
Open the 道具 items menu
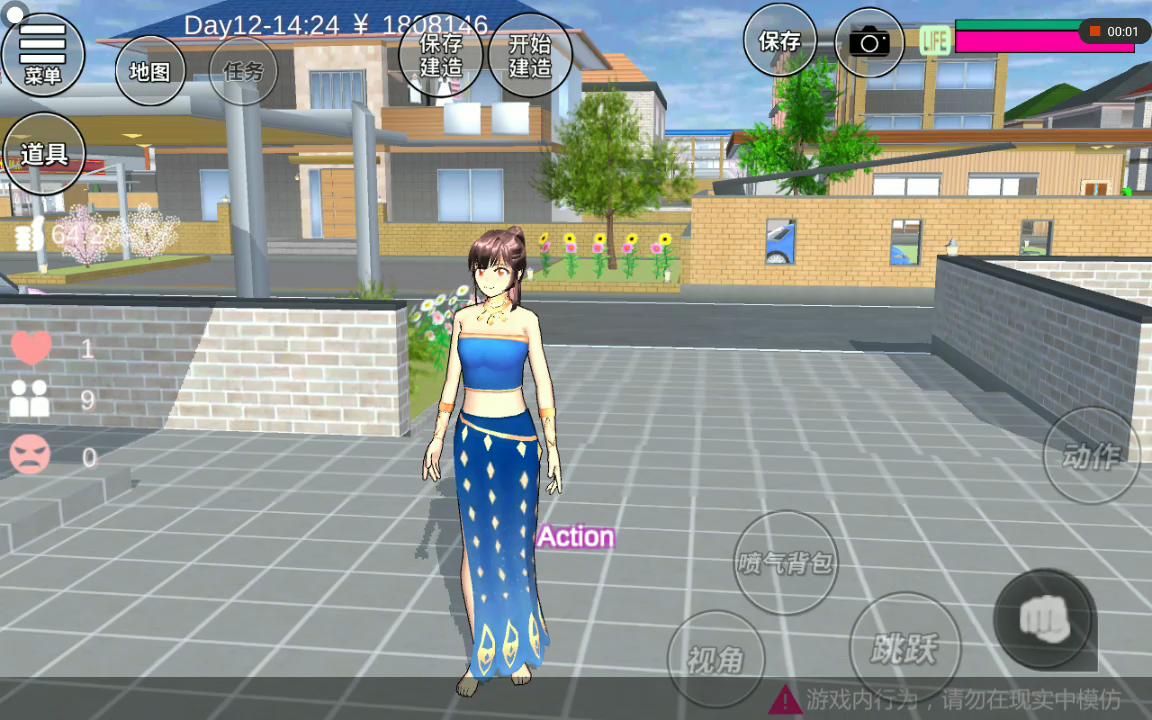(x=43, y=154)
